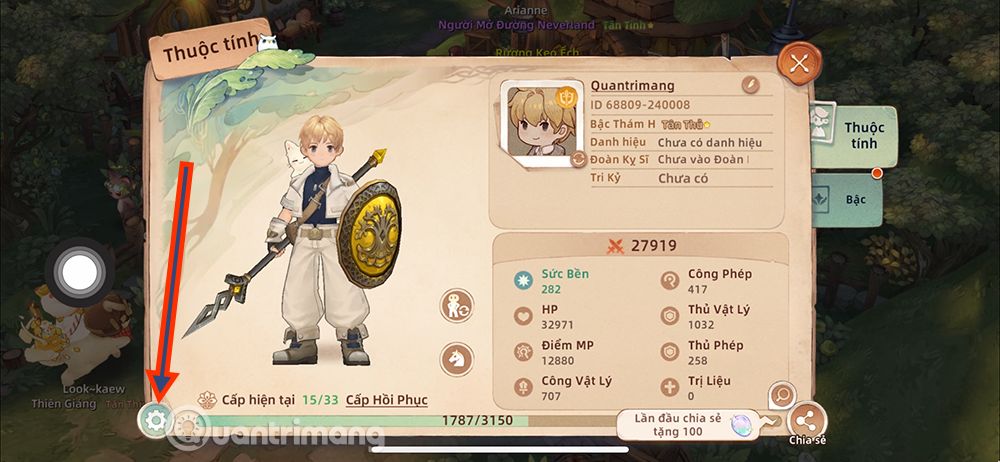
Task: Select the character avatar portrait
Action: coord(542,122)
